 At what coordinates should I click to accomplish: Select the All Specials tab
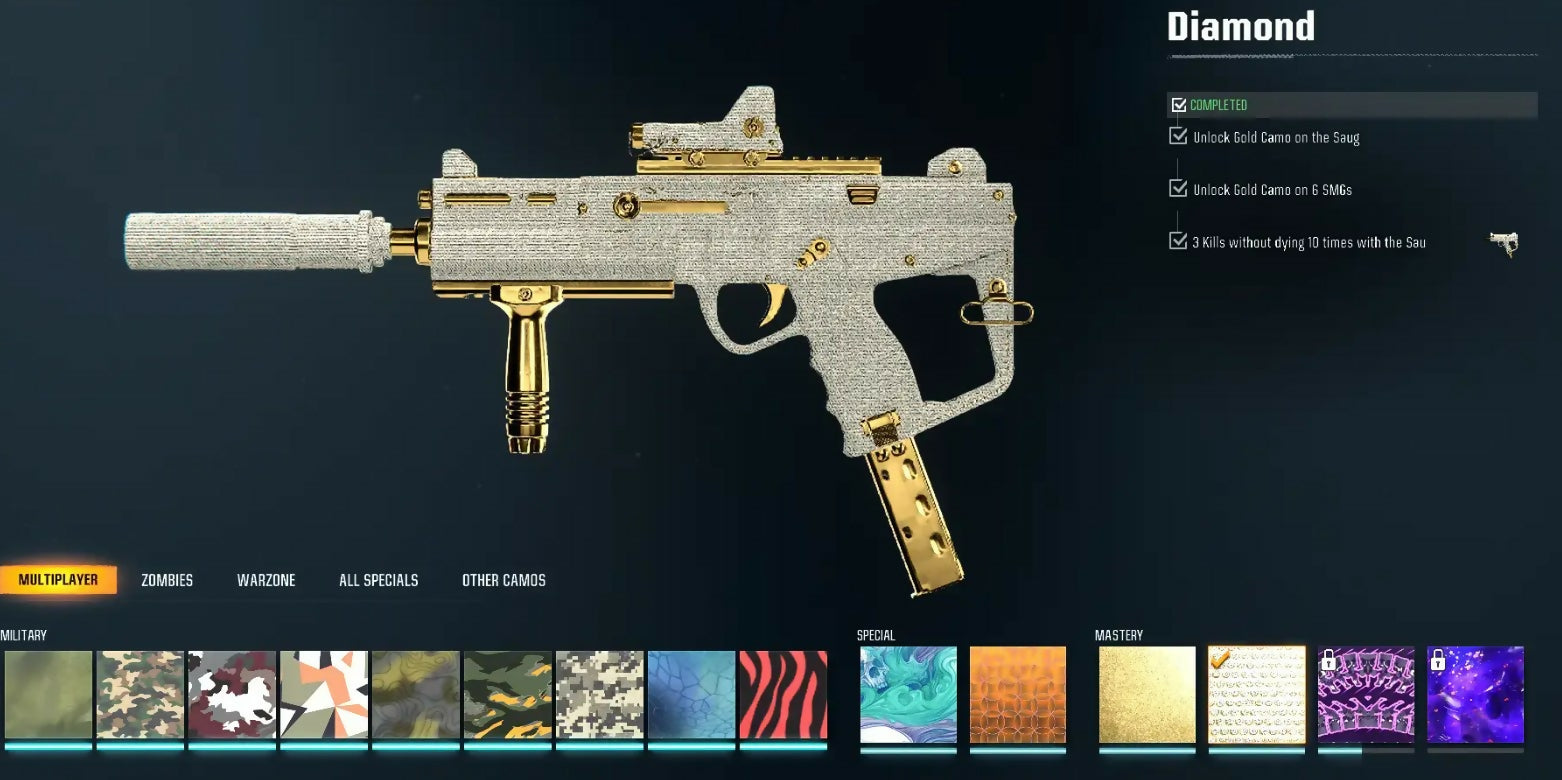(378, 580)
